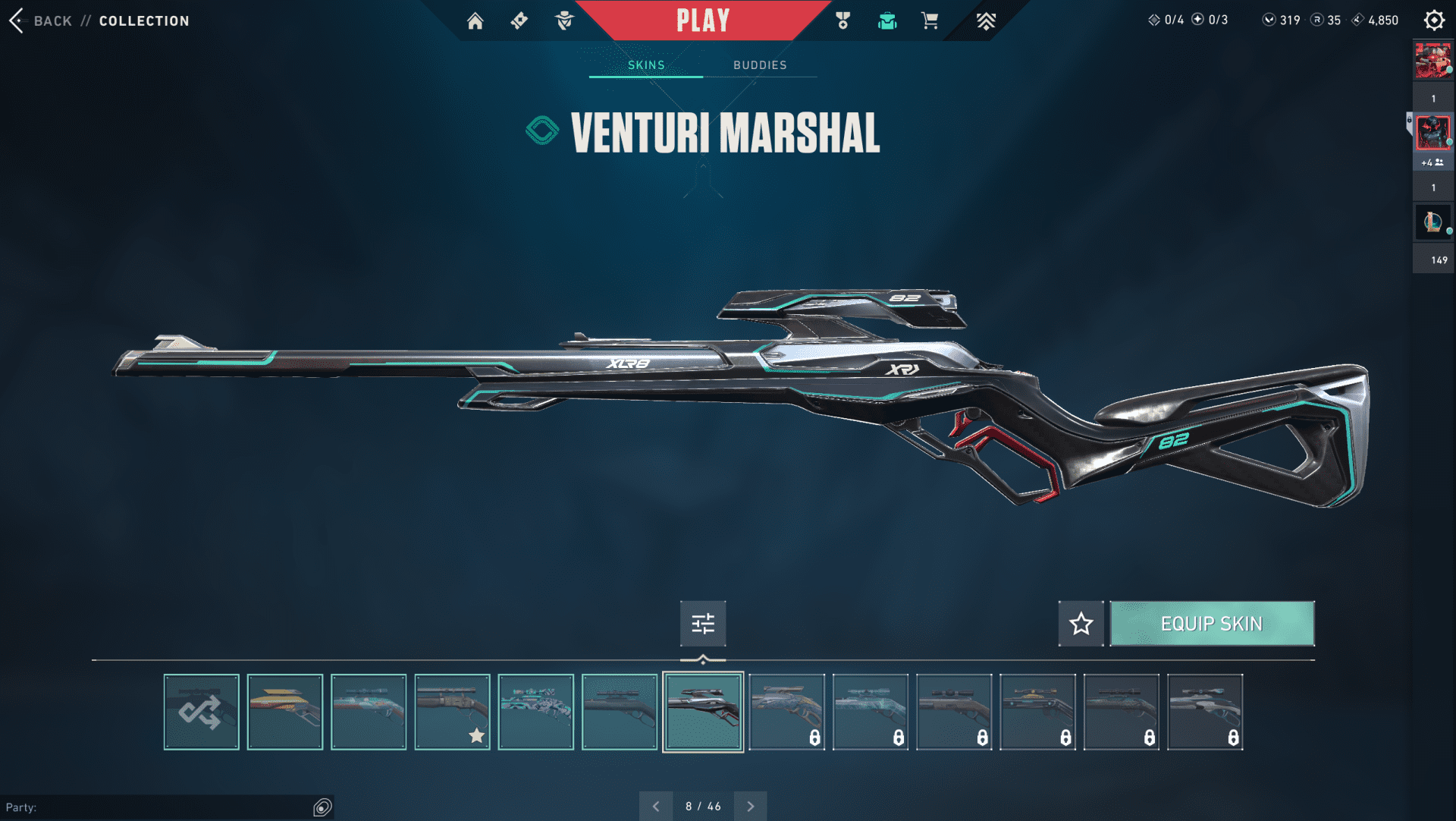Choose the starred Marshal skin thumbnail
This screenshot has width=1456, height=821.
pyautogui.click(x=453, y=712)
